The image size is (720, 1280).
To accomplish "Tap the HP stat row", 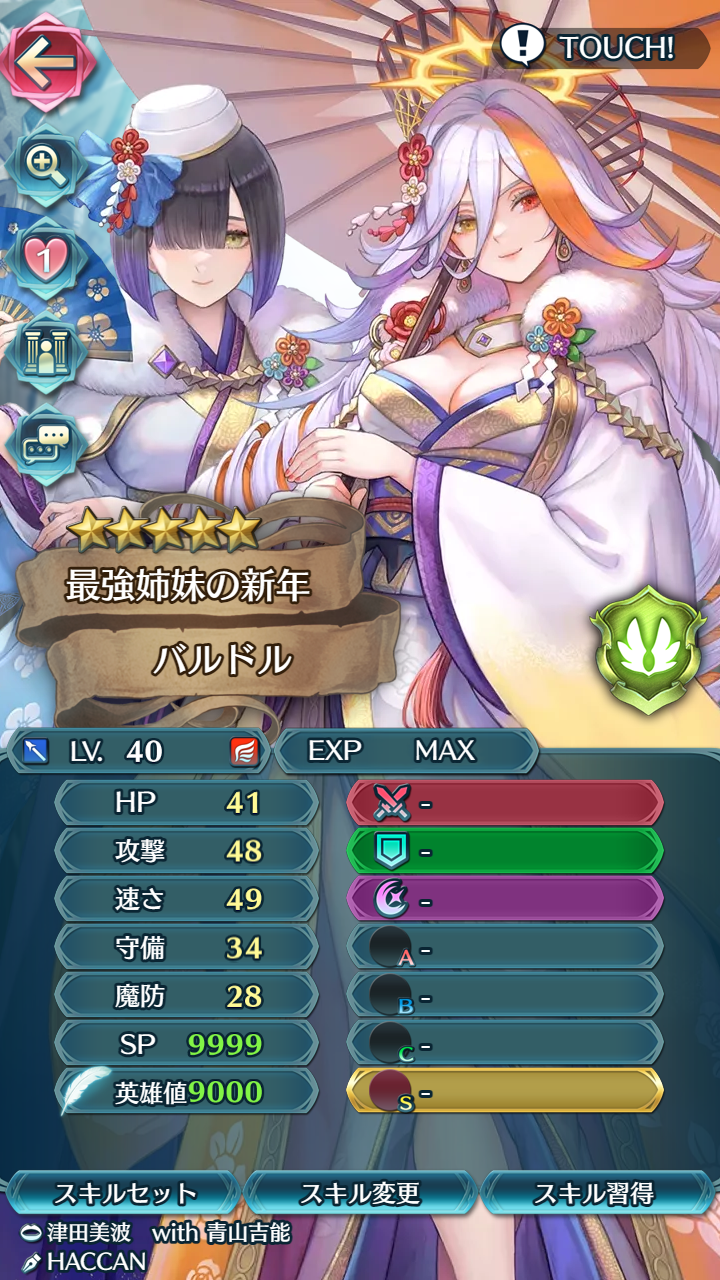I will [187, 803].
